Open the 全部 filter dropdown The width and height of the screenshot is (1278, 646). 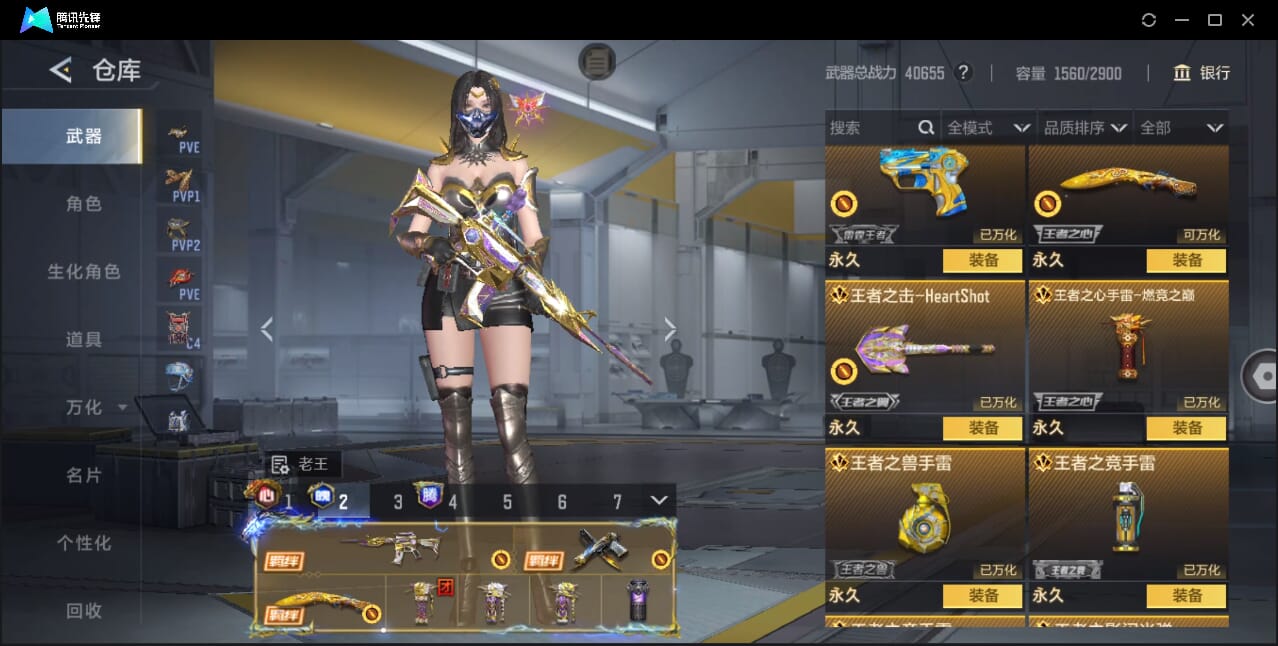[1182, 128]
